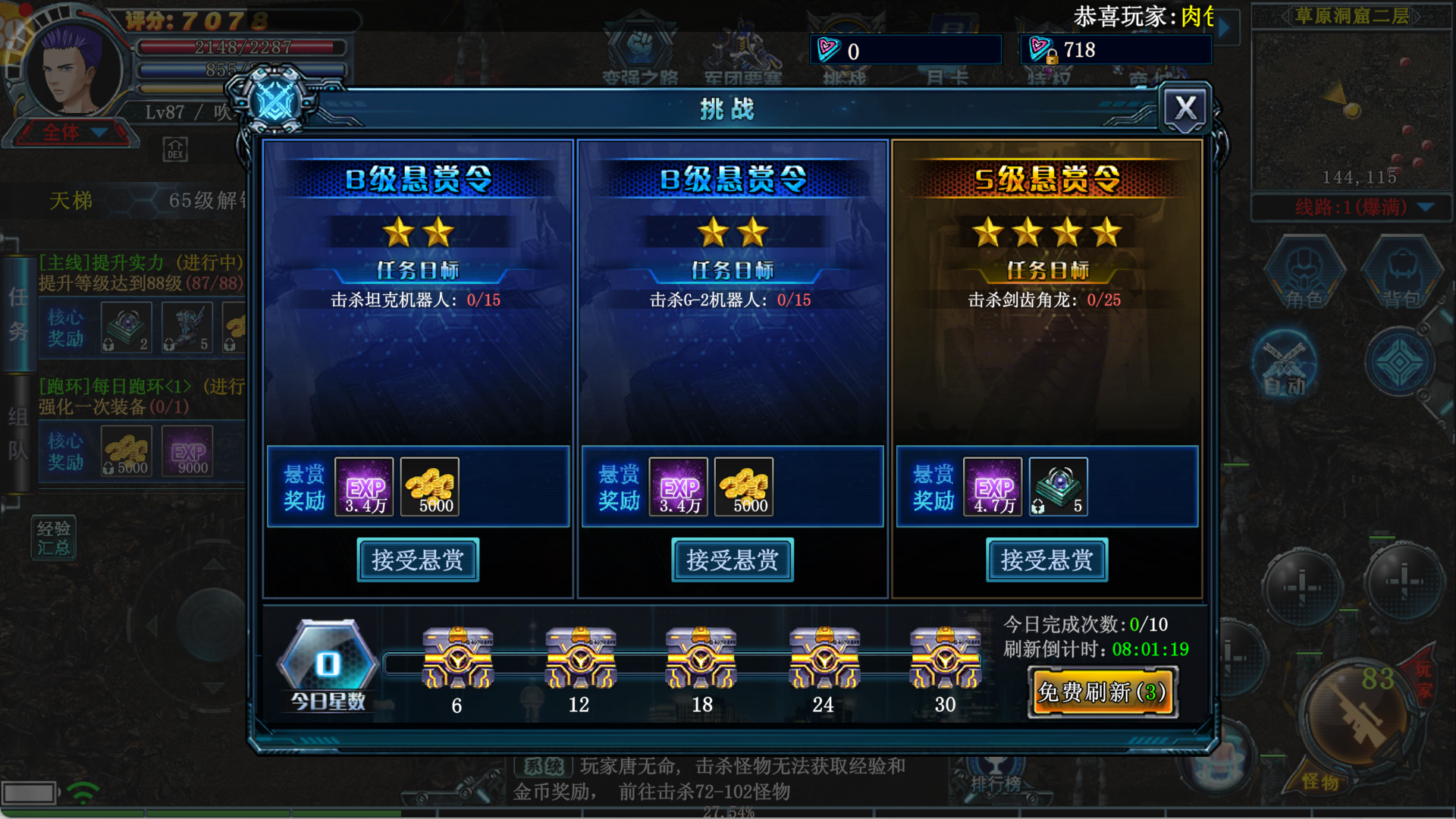Inspect the S级 bounty core chip reward

point(1059,487)
